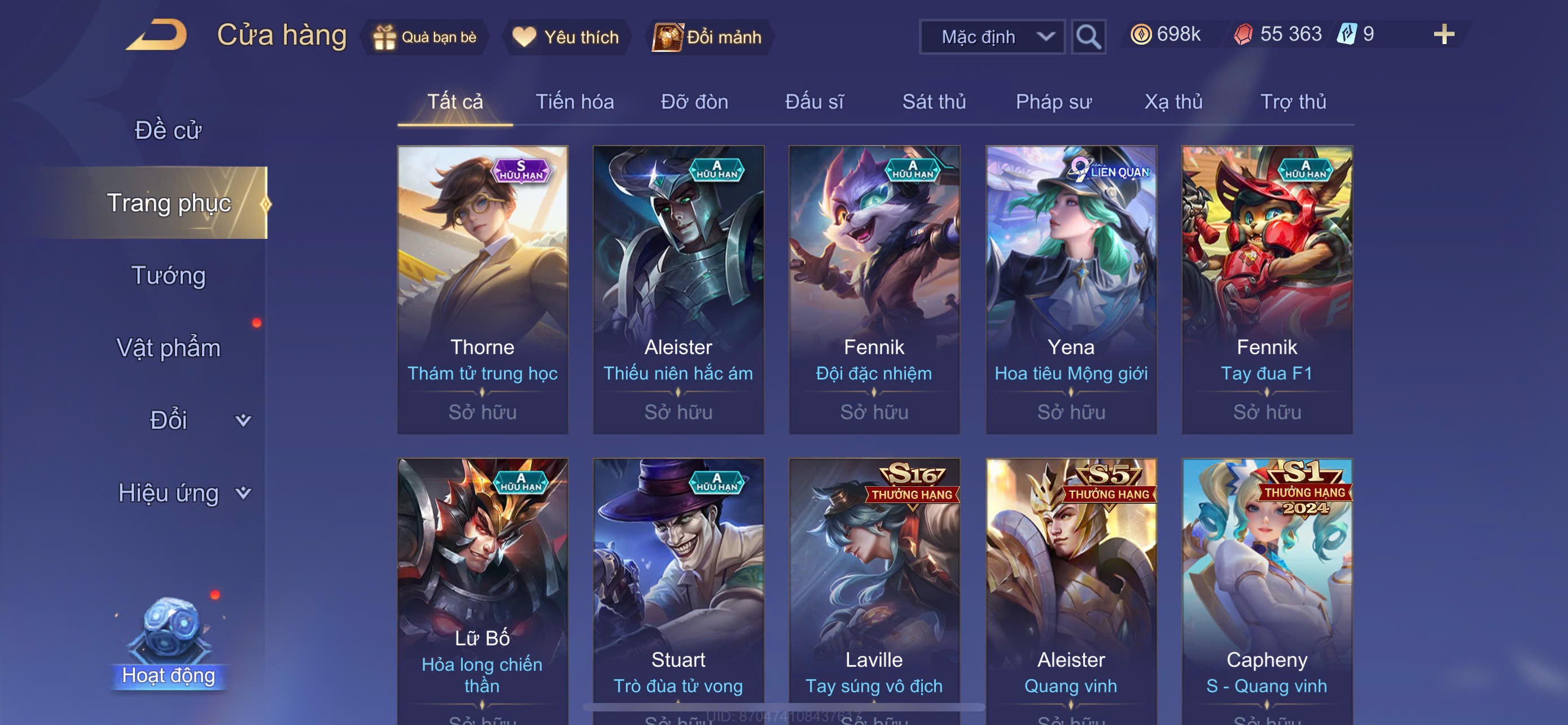Expand the Mặc định sort dropdown
This screenshot has width=1568, height=725.
point(992,37)
